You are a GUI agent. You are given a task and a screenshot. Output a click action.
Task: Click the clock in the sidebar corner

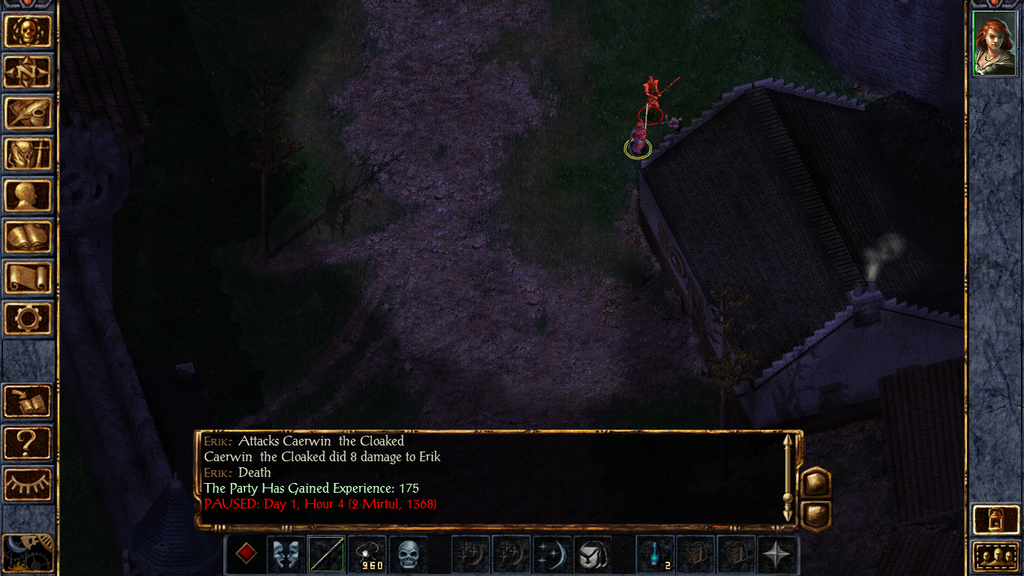27,553
